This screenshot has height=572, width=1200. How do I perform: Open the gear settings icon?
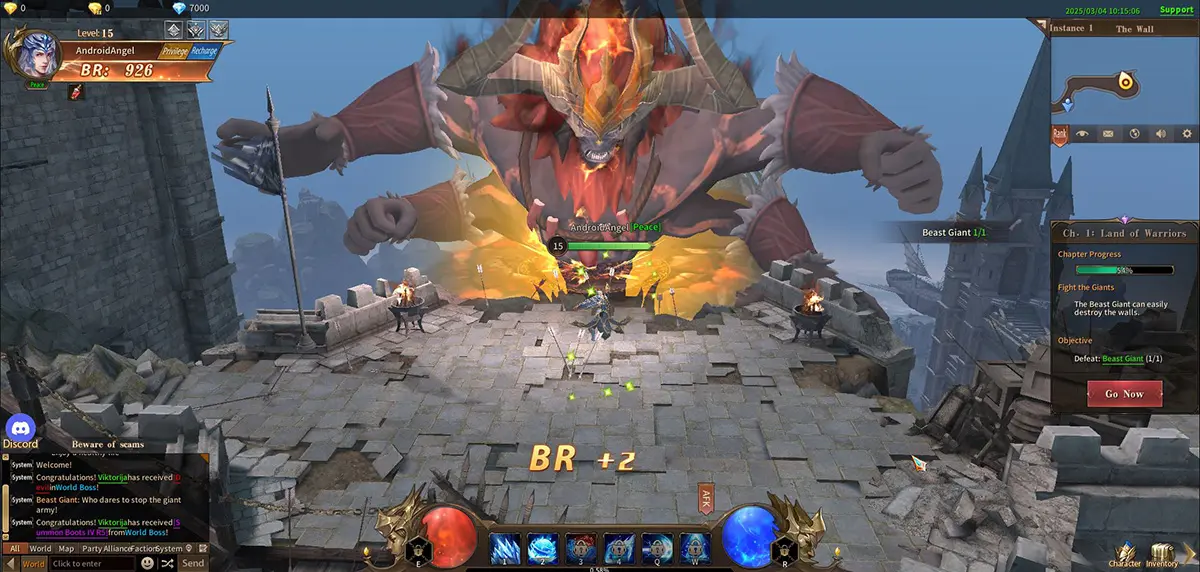pyautogui.click(x=1186, y=134)
